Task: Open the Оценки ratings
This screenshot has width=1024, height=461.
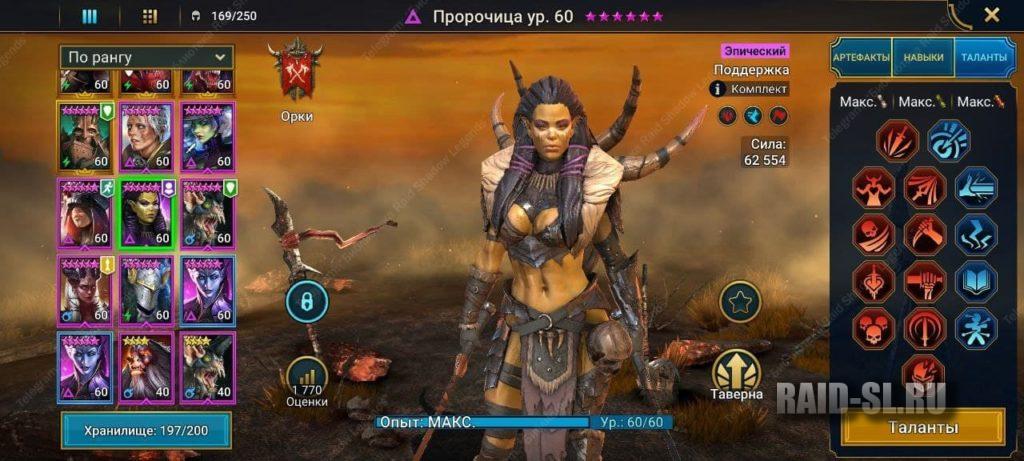Action: [x=306, y=381]
